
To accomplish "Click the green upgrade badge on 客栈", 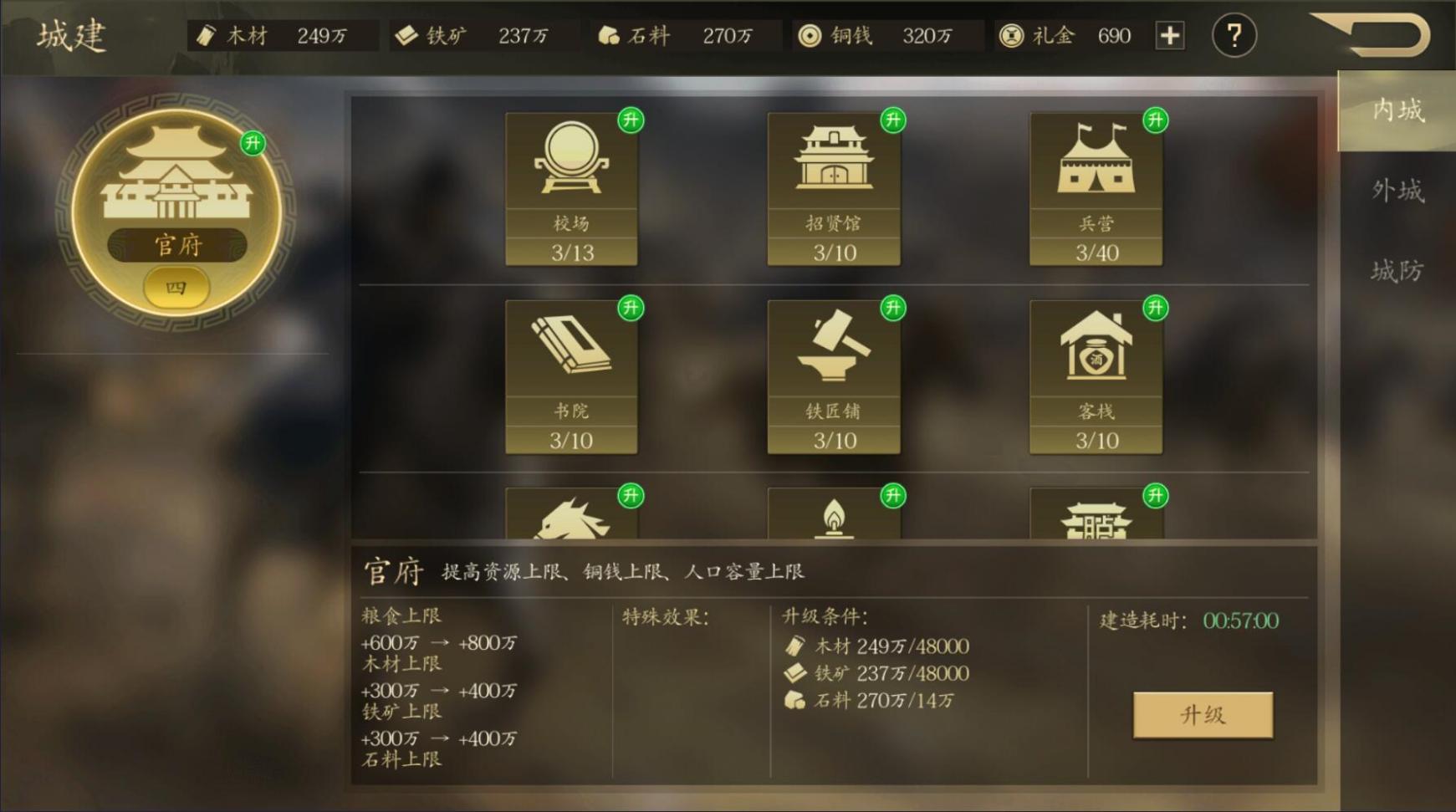I will tap(1156, 307).
